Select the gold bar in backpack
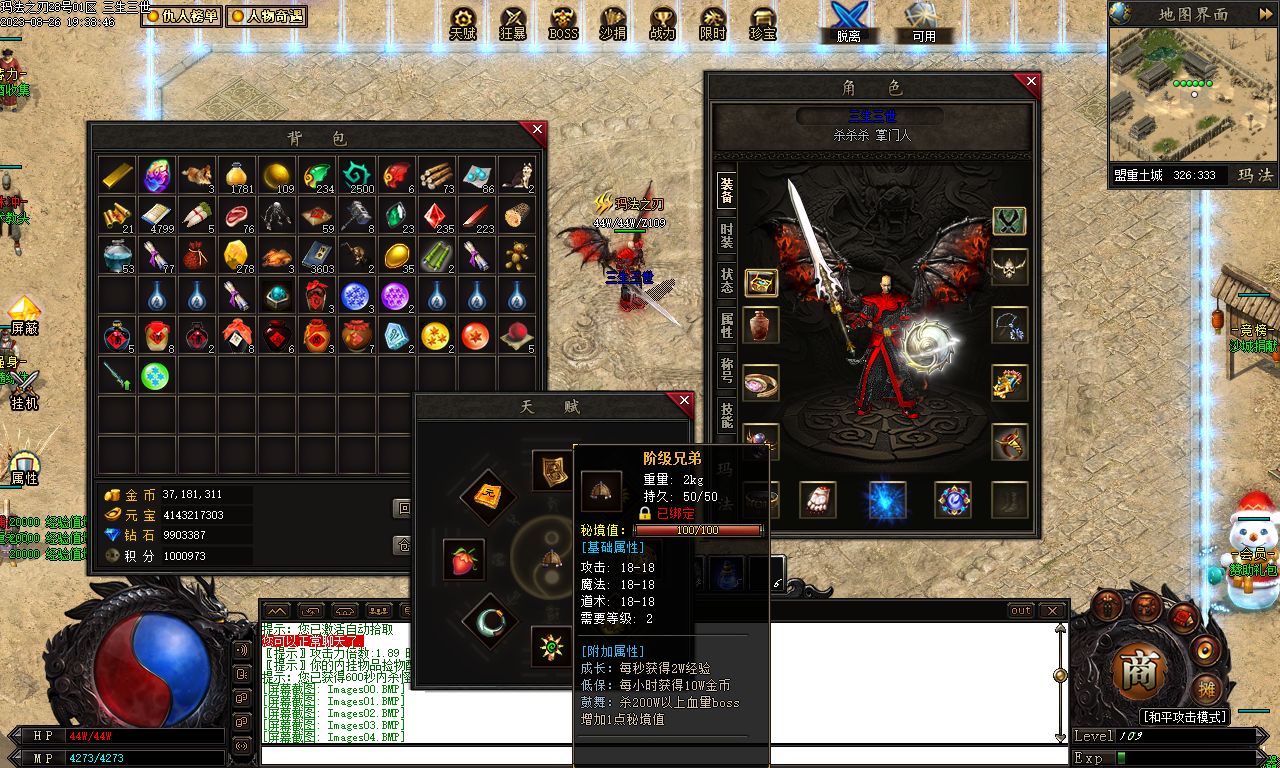Screen dimensions: 1280x768 pos(117,174)
